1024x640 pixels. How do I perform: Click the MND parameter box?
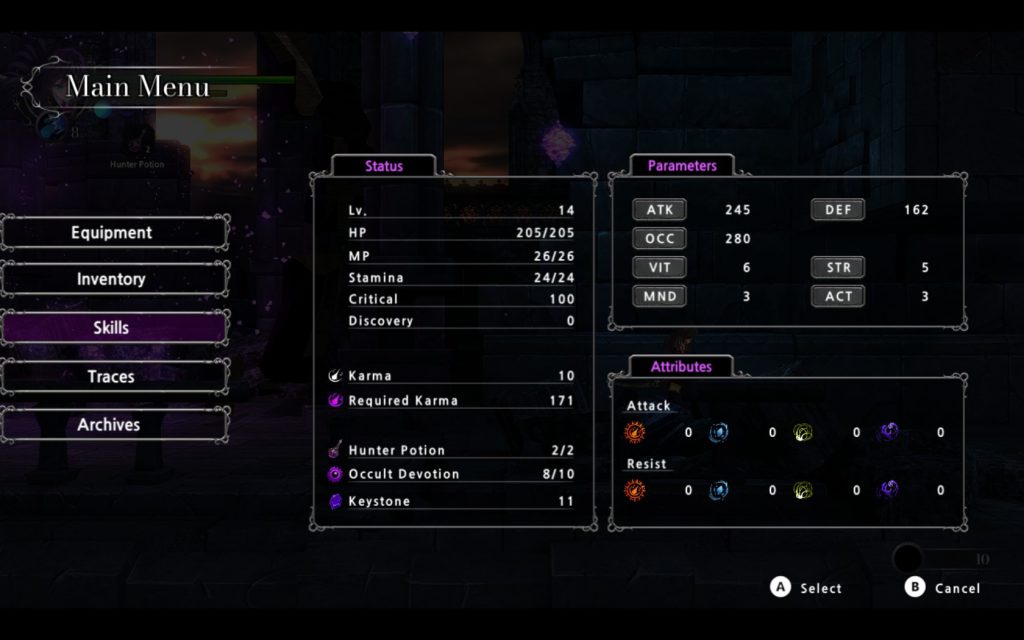[x=659, y=296]
